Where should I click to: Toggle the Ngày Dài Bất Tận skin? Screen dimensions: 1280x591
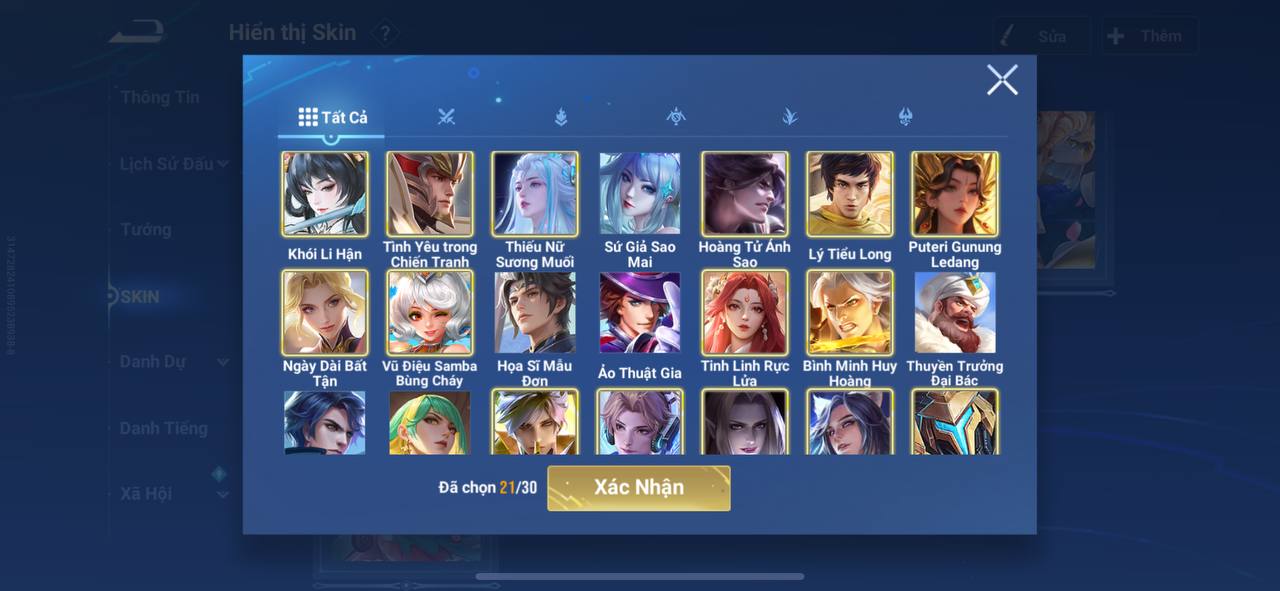coord(325,313)
